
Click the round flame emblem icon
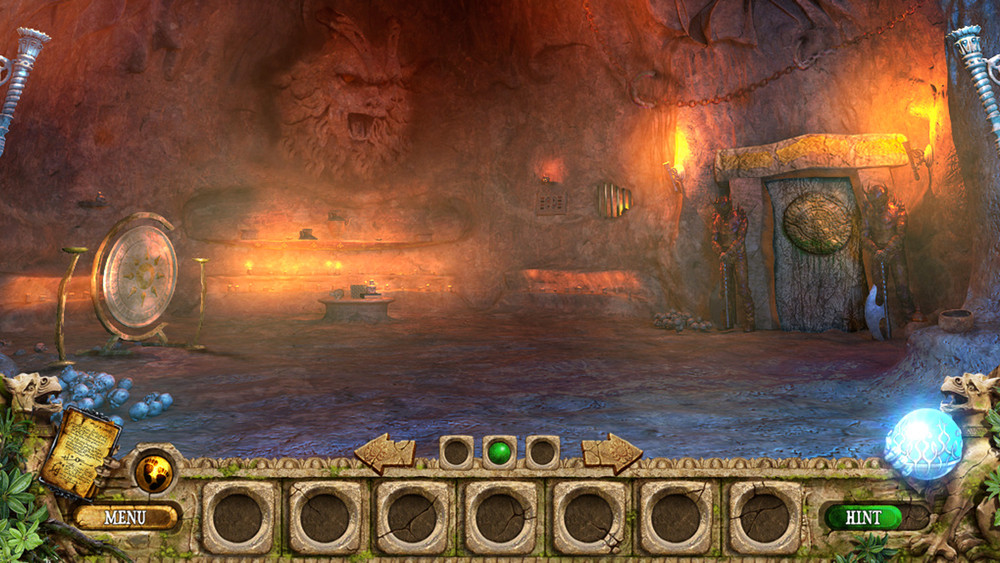(155, 473)
